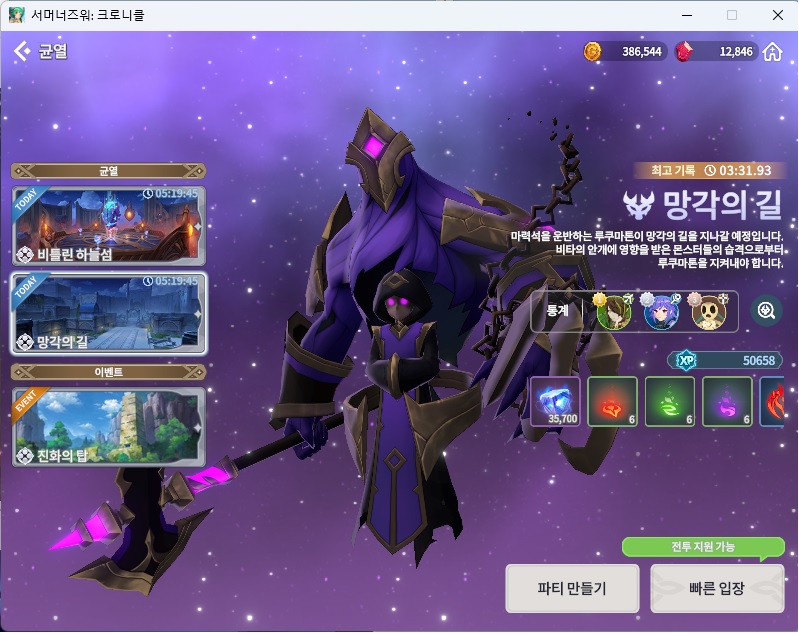Close the game window
This screenshot has width=799, height=633.
click(777, 15)
